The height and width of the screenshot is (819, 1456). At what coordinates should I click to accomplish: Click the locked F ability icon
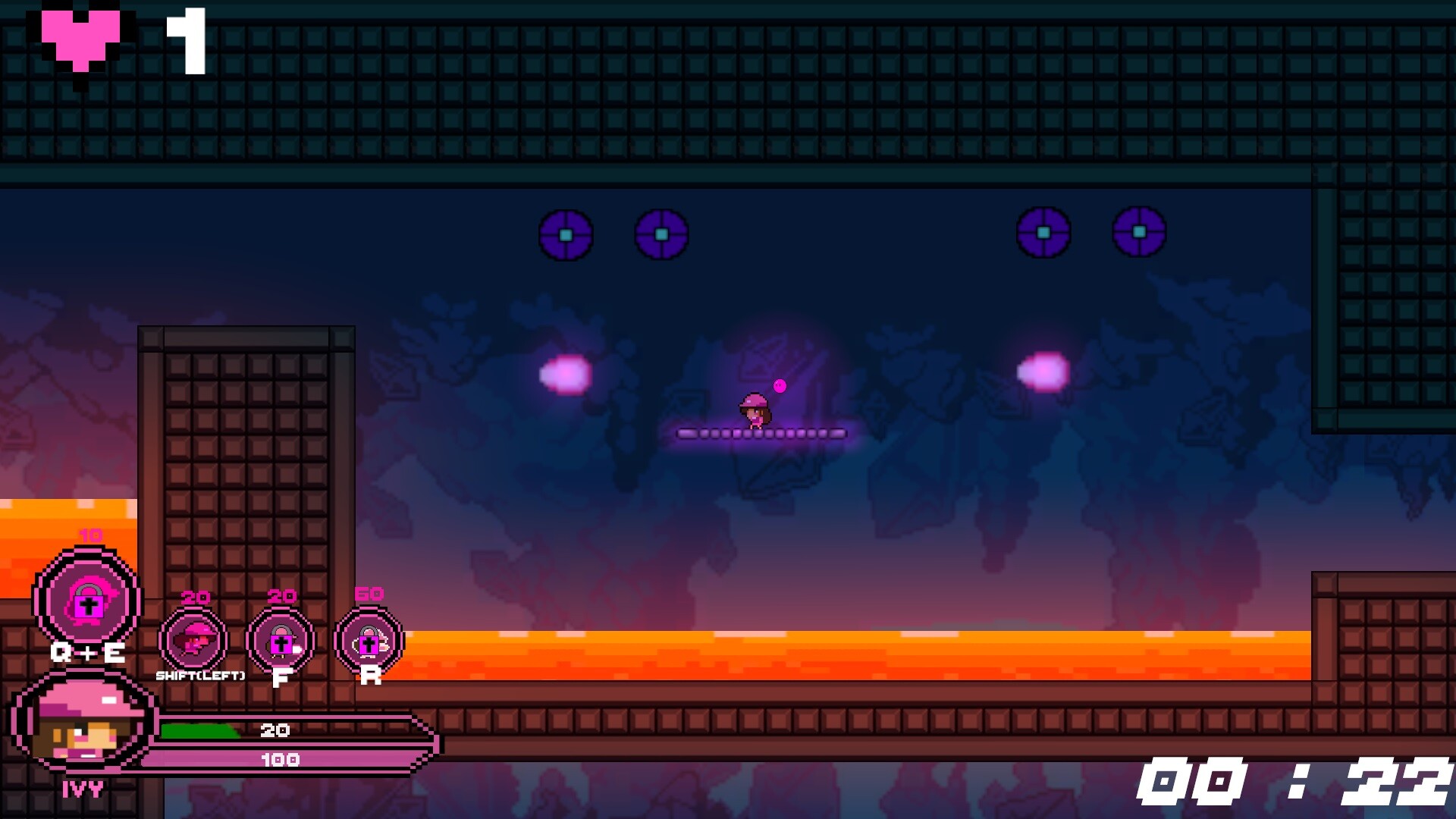281,641
